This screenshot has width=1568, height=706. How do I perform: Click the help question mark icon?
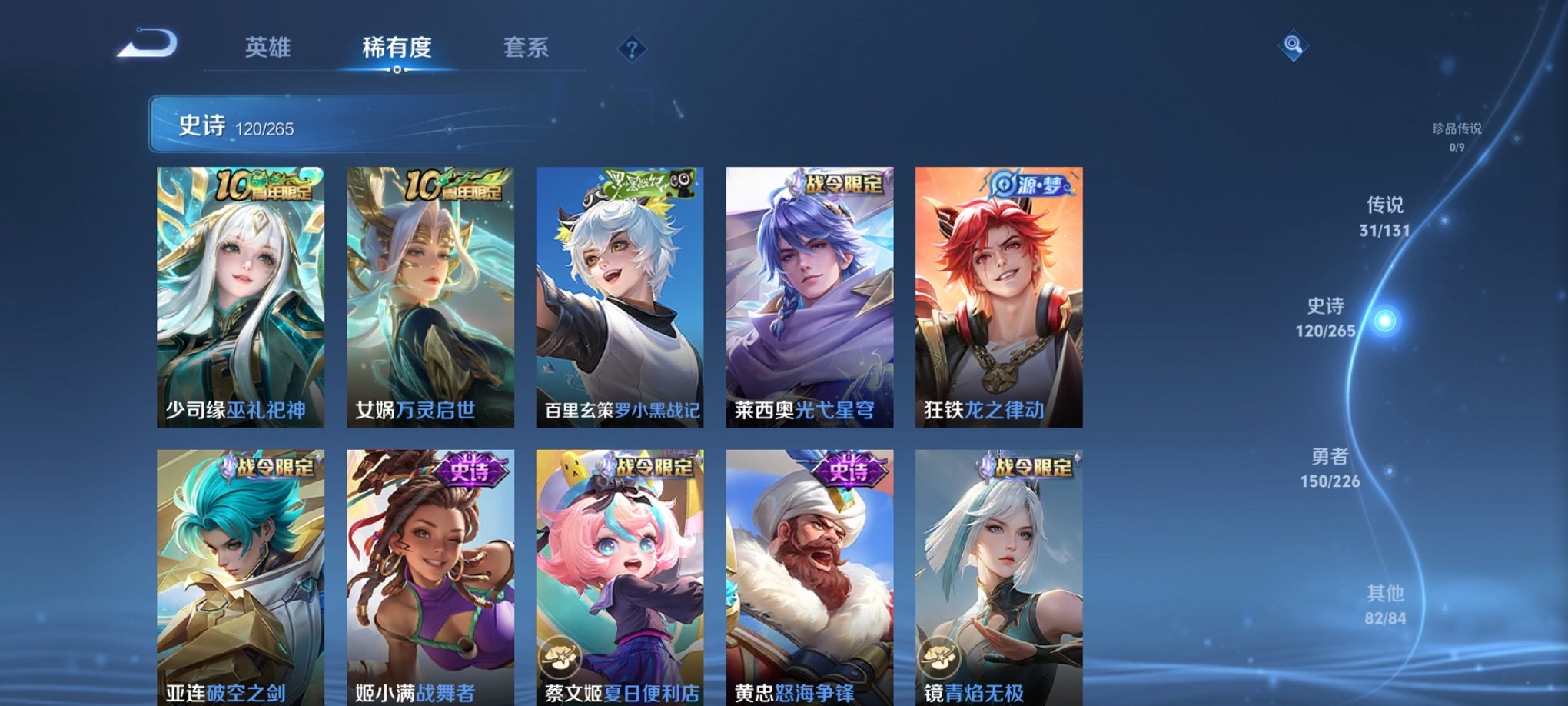click(x=632, y=48)
